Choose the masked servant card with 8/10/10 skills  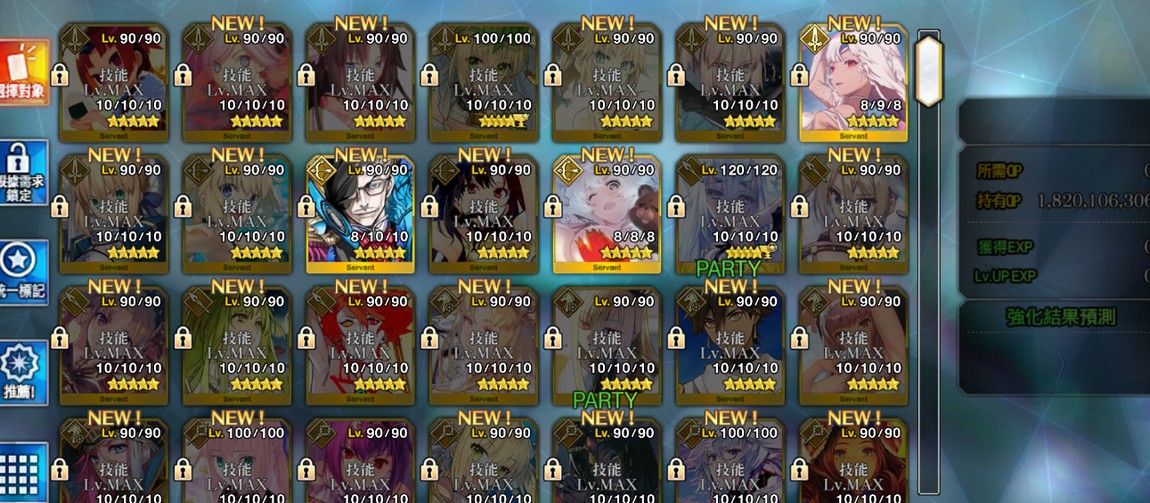pyautogui.click(x=360, y=214)
